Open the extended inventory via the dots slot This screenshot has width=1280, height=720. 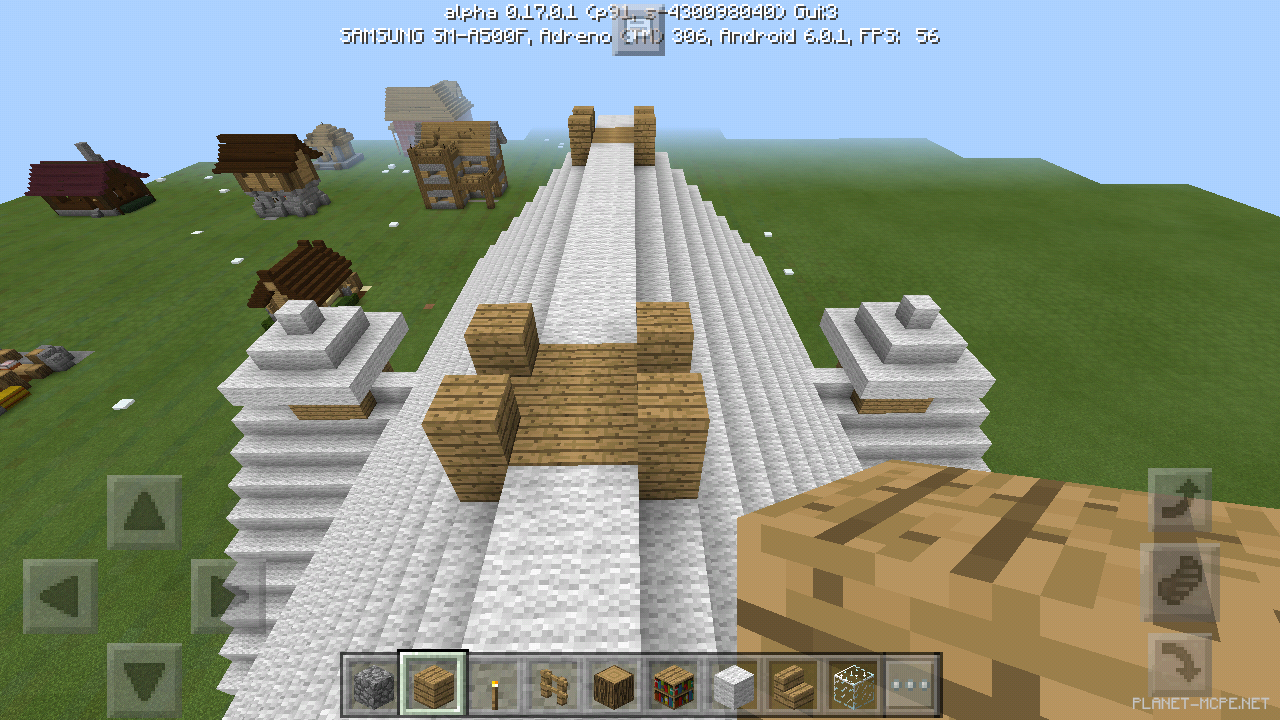point(911,685)
